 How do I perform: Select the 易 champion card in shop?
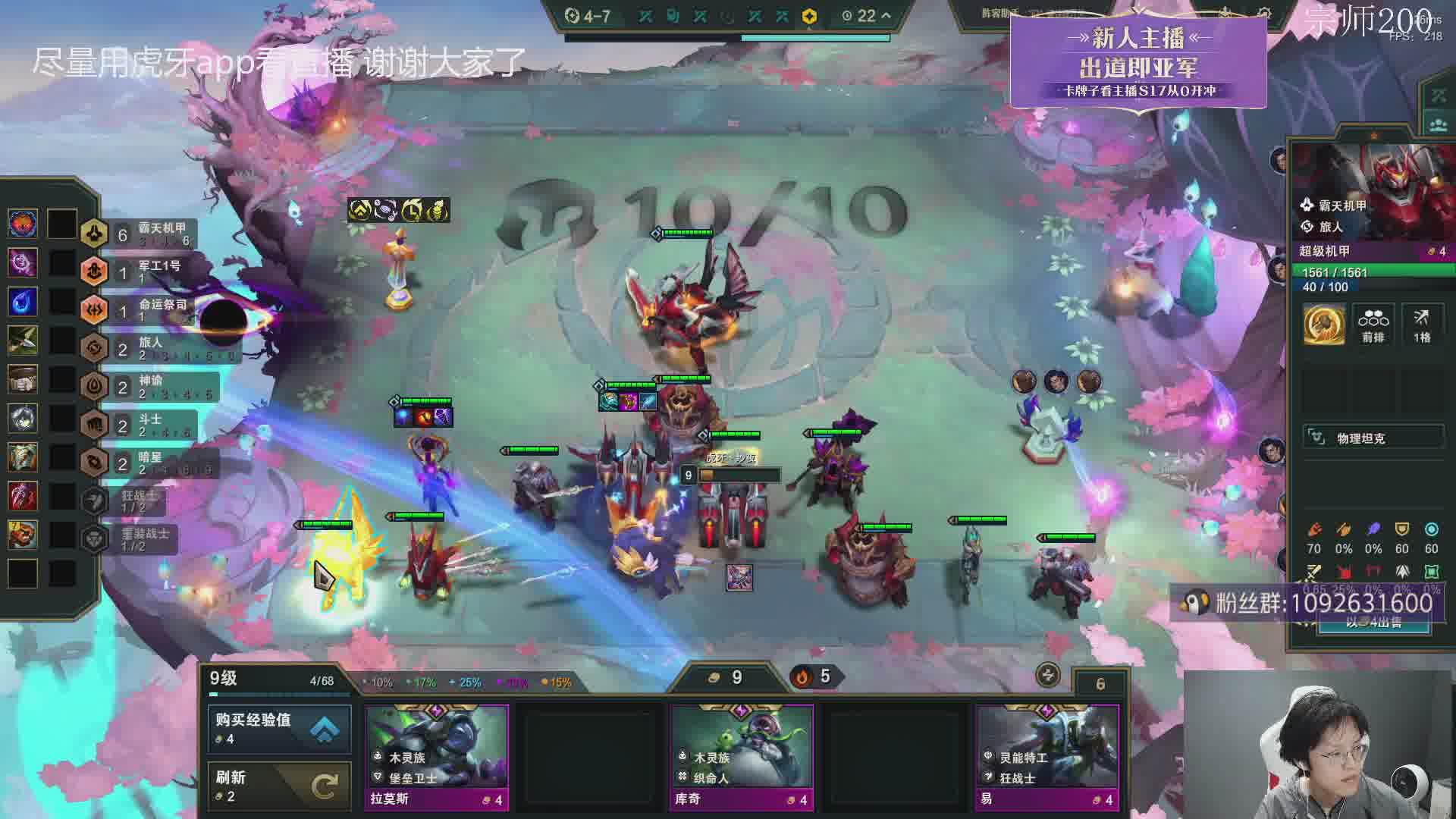1046,756
